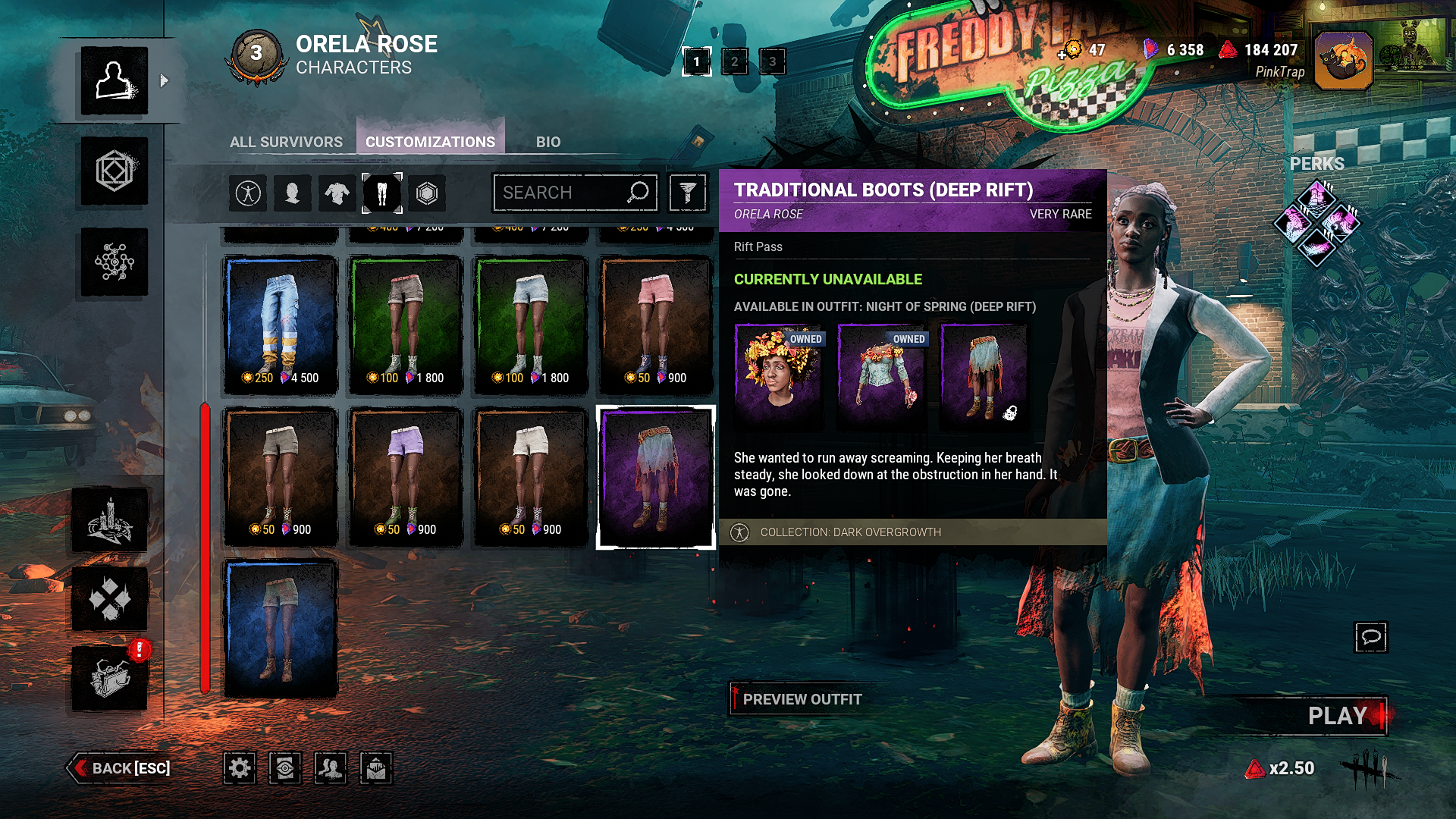Viewport: 1456px width, 819px height.
Task: Select the head customization category icon
Action: click(293, 193)
